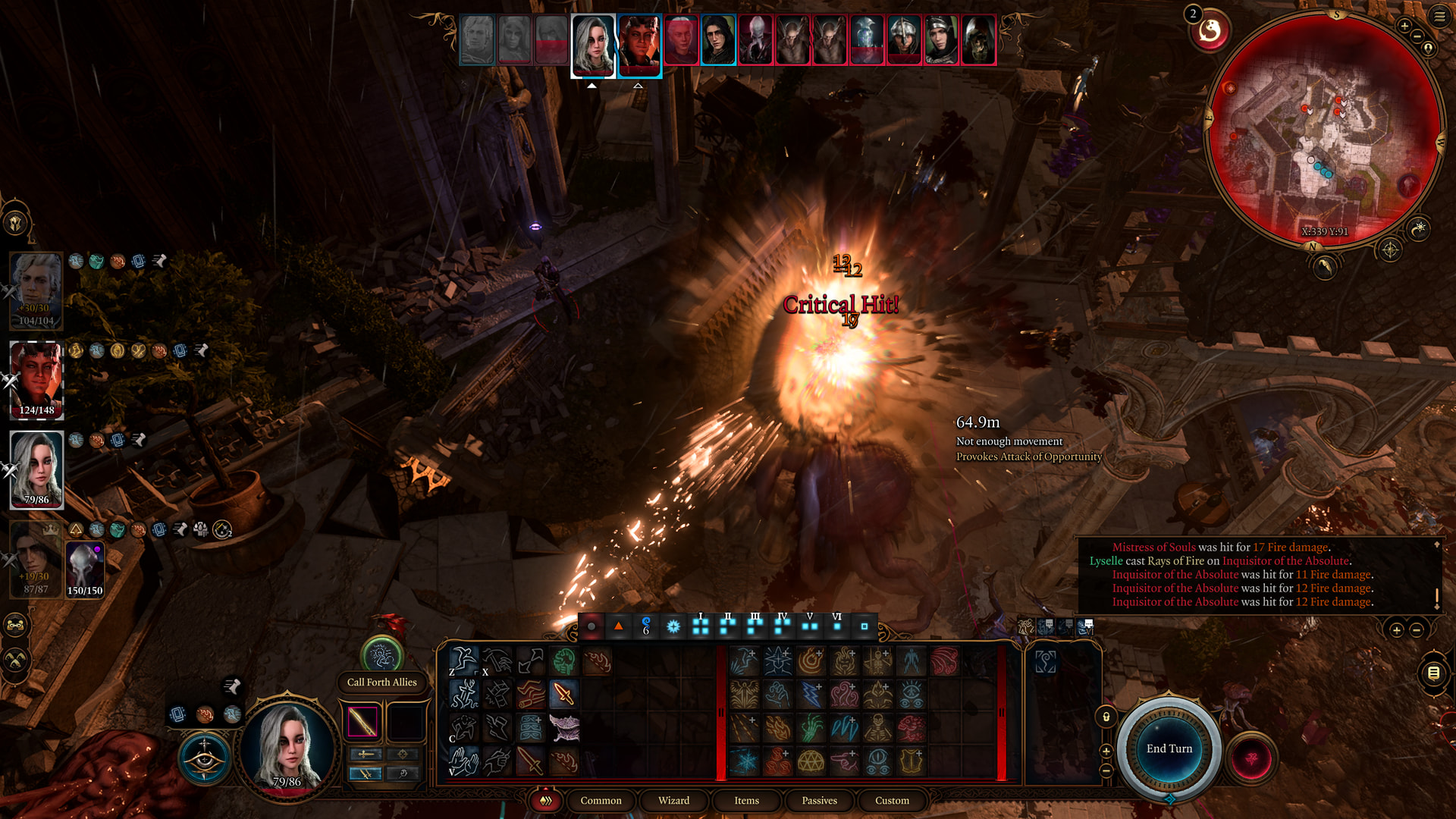Select the Items hotbar tab
This screenshot has width=1456, height=819.
[x=746, y=800]
